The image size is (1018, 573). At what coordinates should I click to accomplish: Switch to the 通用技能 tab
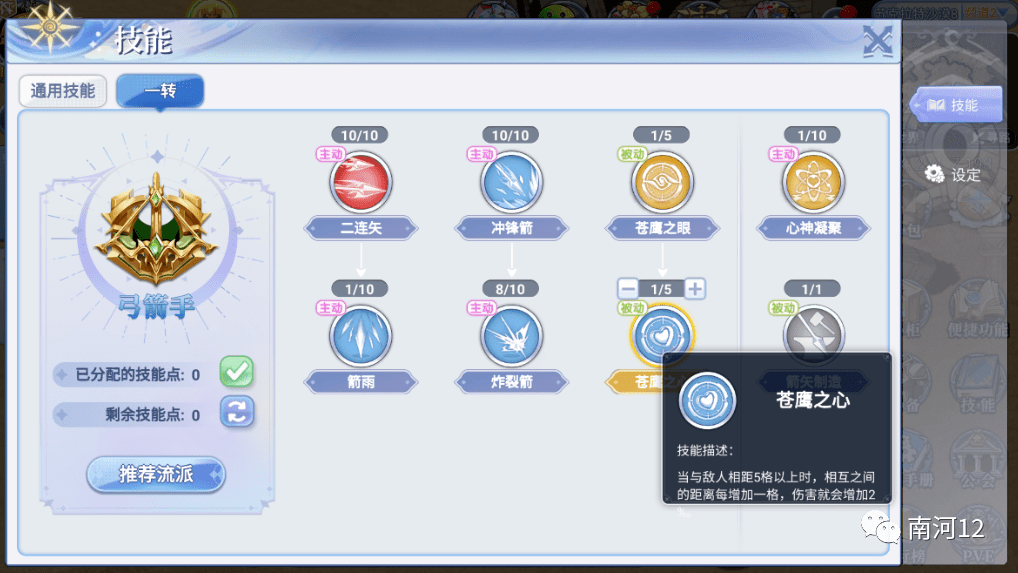(x=62, y=91)
